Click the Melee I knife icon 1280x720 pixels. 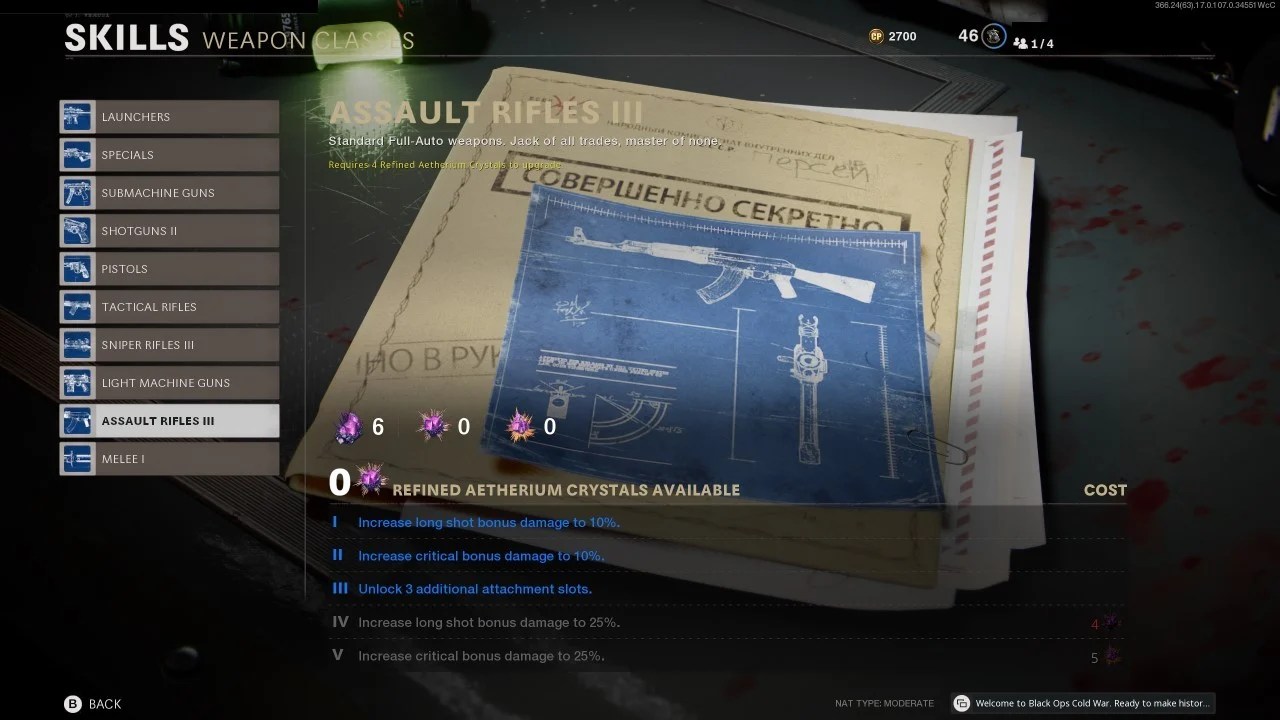point(76,459)
